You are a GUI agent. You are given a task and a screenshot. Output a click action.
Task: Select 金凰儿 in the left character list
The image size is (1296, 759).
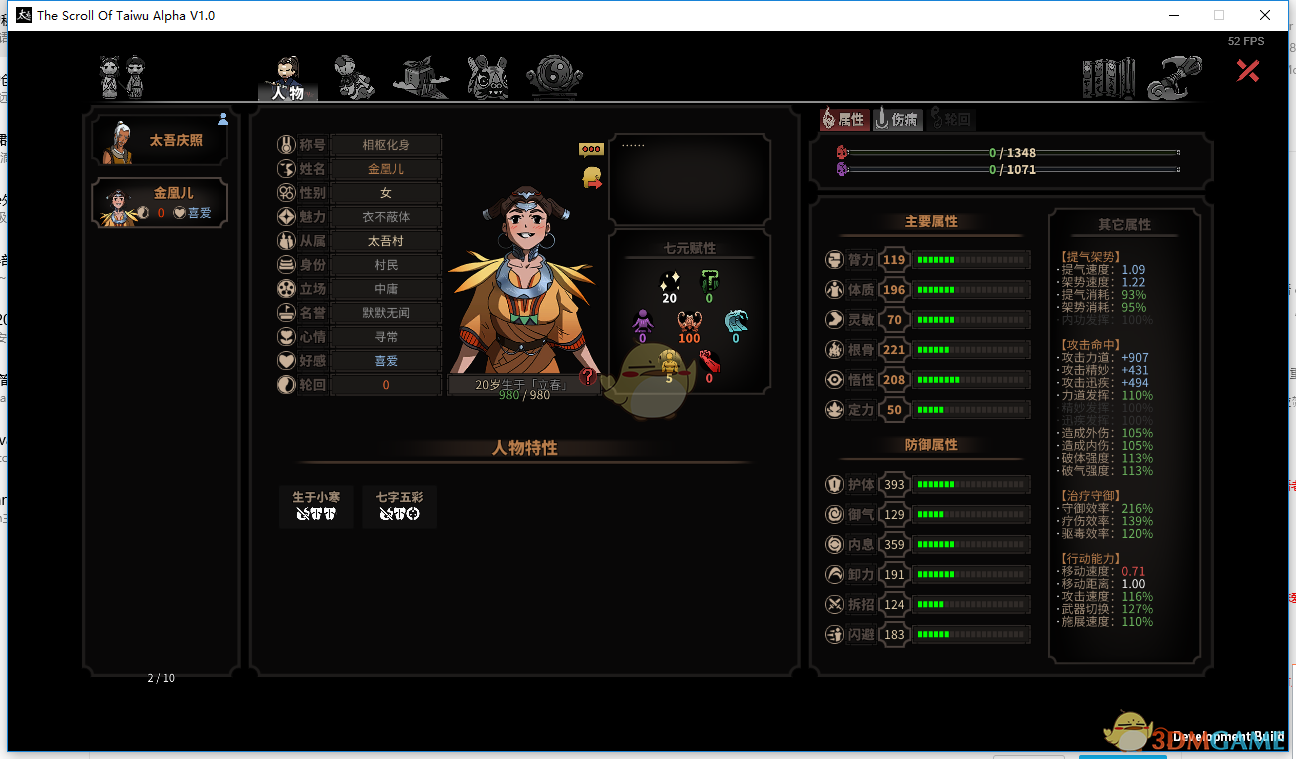159,202
